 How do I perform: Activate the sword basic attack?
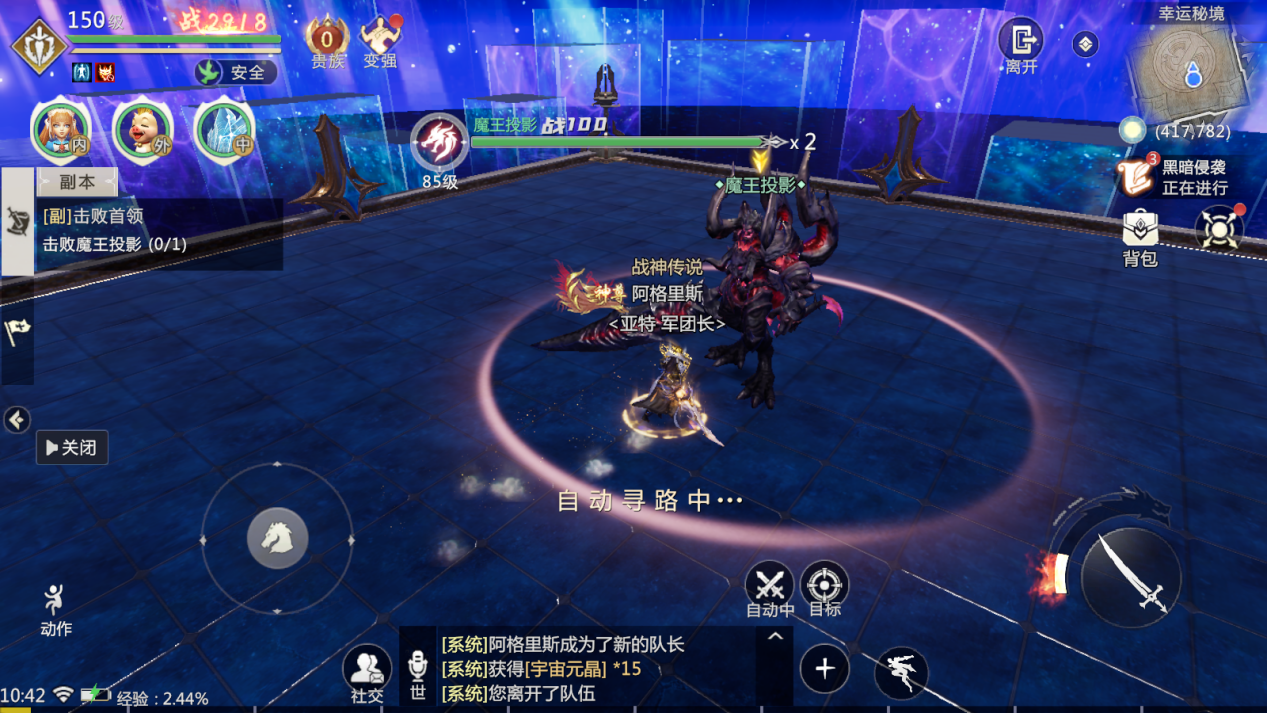coord(1130,578)
